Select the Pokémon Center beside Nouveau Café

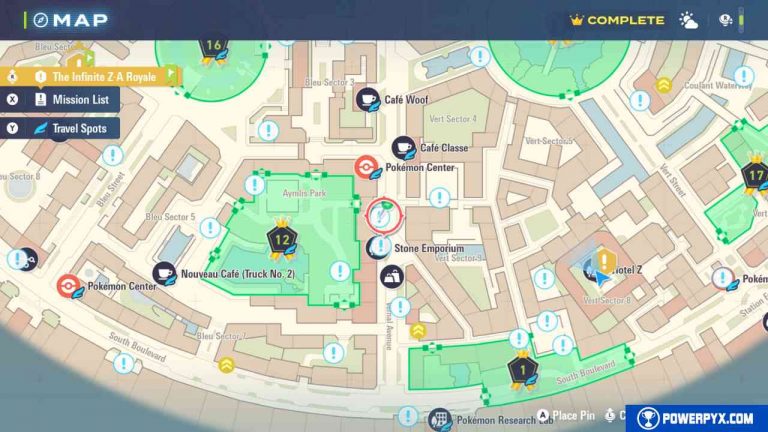(68, 286)
